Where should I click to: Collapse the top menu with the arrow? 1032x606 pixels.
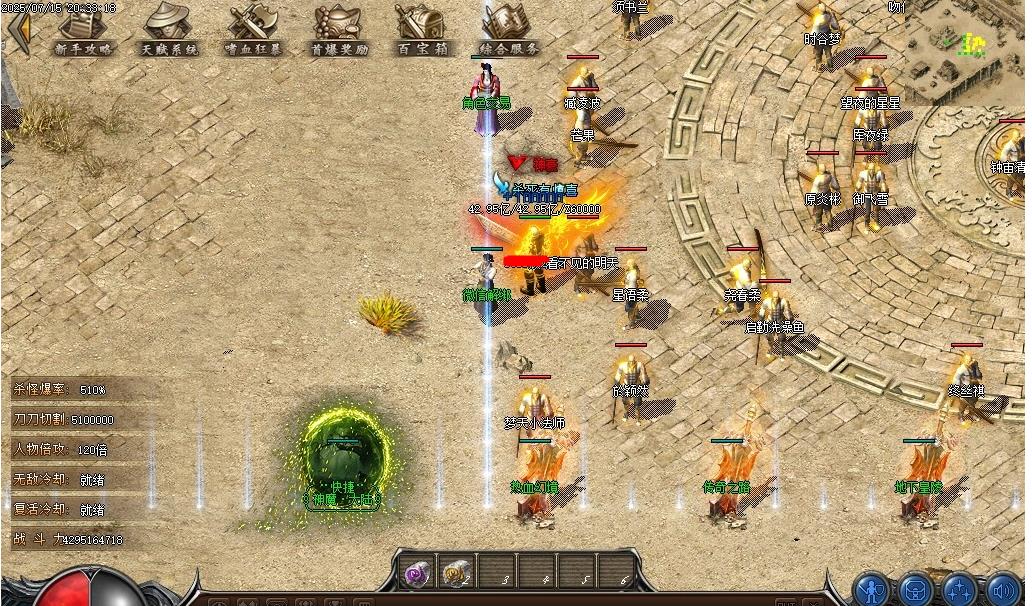point(19,30)
